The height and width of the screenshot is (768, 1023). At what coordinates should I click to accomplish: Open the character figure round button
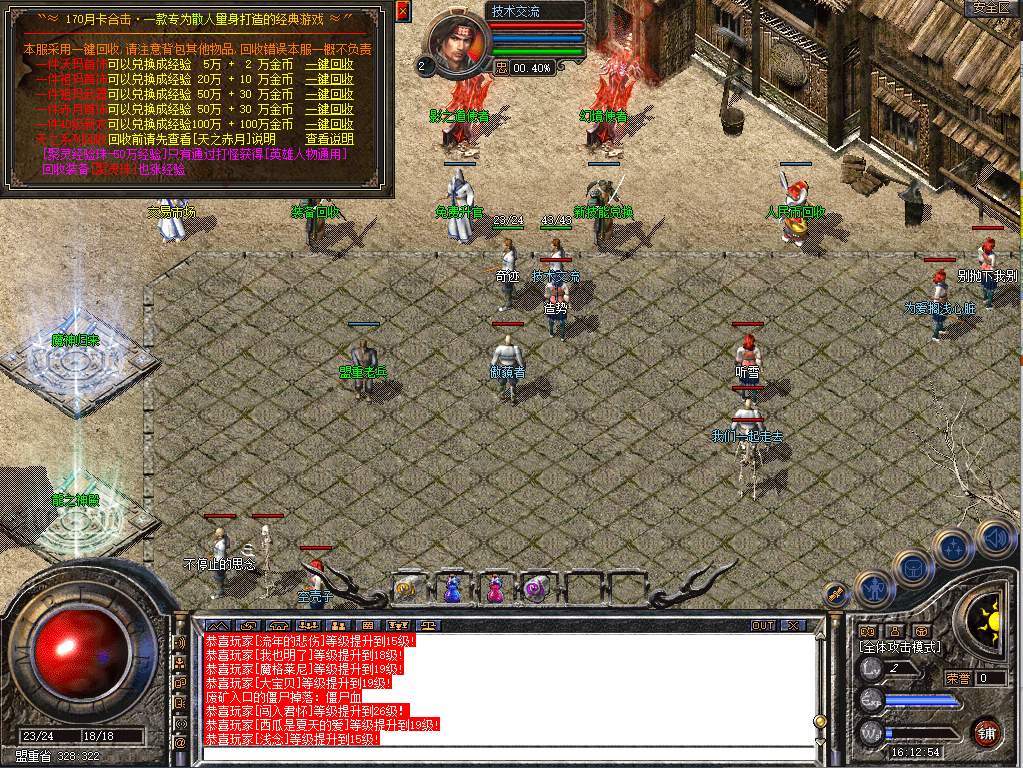[x=875, y=586]
